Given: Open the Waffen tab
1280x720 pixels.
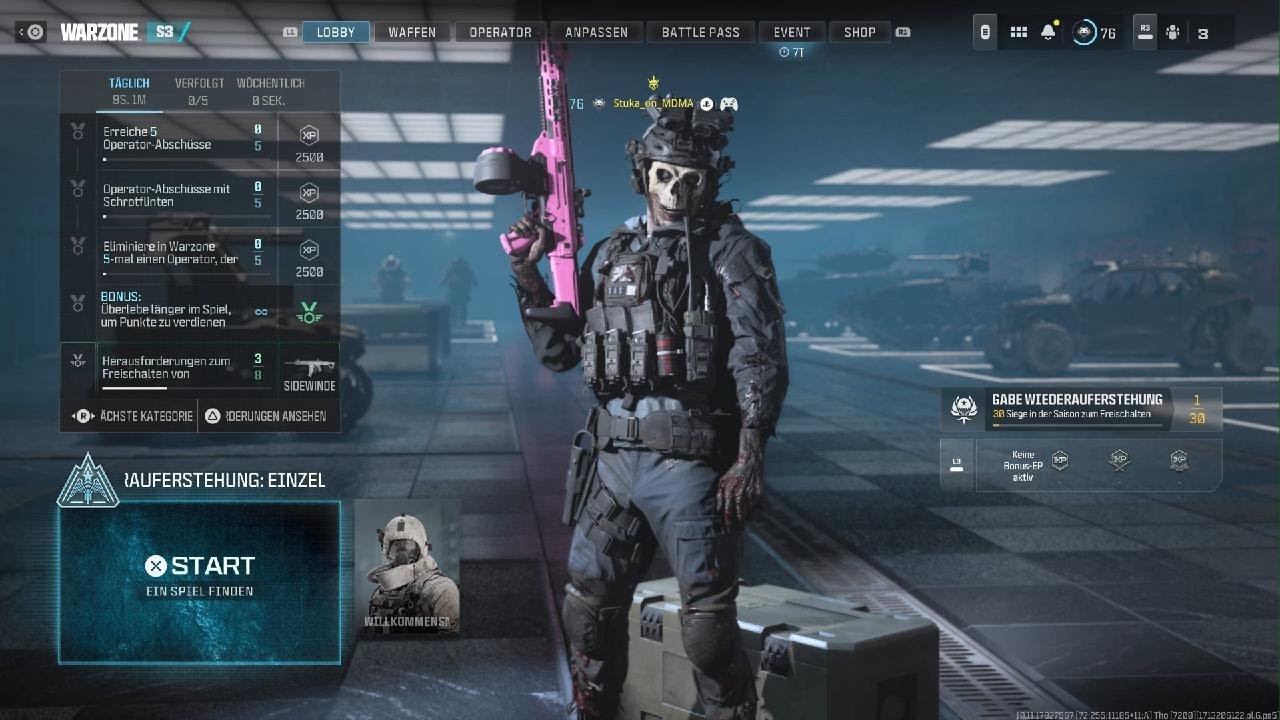Looking at the screenshot, I should [x=412, y=32].
